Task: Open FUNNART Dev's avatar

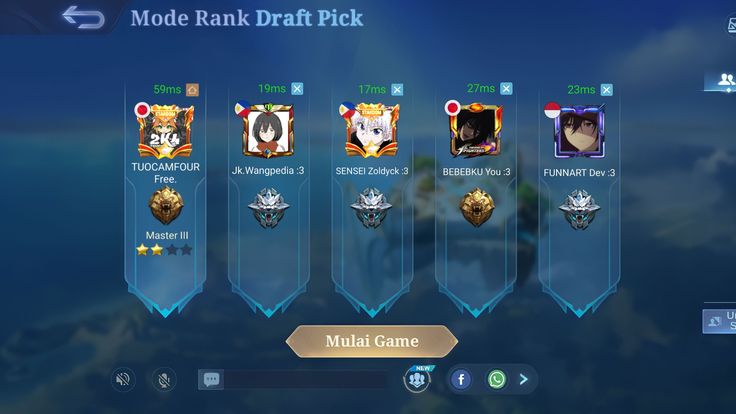Action: click(x=579, y=132)
